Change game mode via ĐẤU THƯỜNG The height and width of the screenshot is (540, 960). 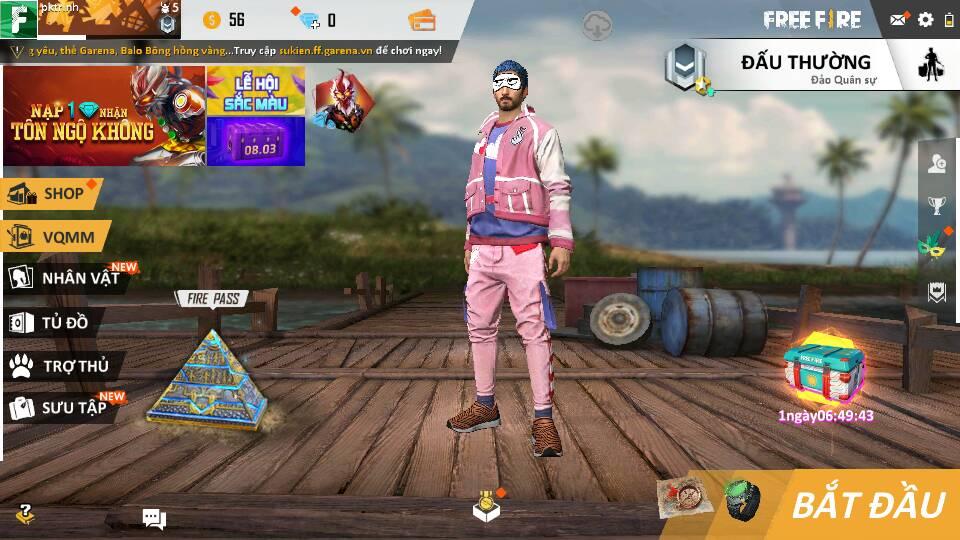tap(805, 66)
